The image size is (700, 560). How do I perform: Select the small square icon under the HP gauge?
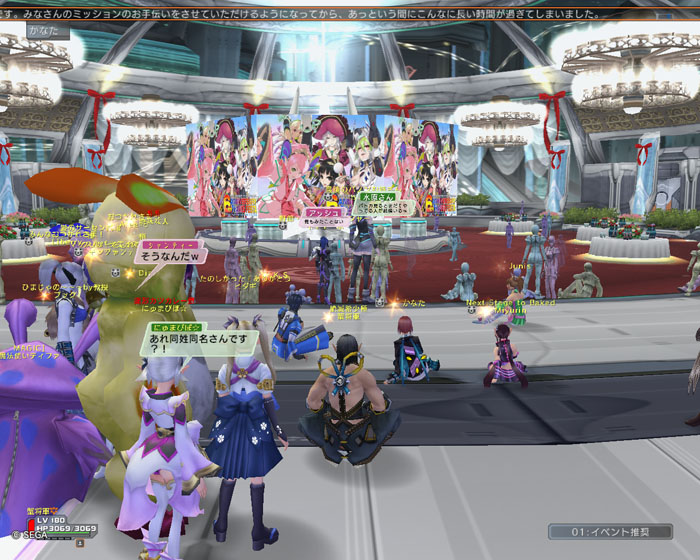(79, 543)
